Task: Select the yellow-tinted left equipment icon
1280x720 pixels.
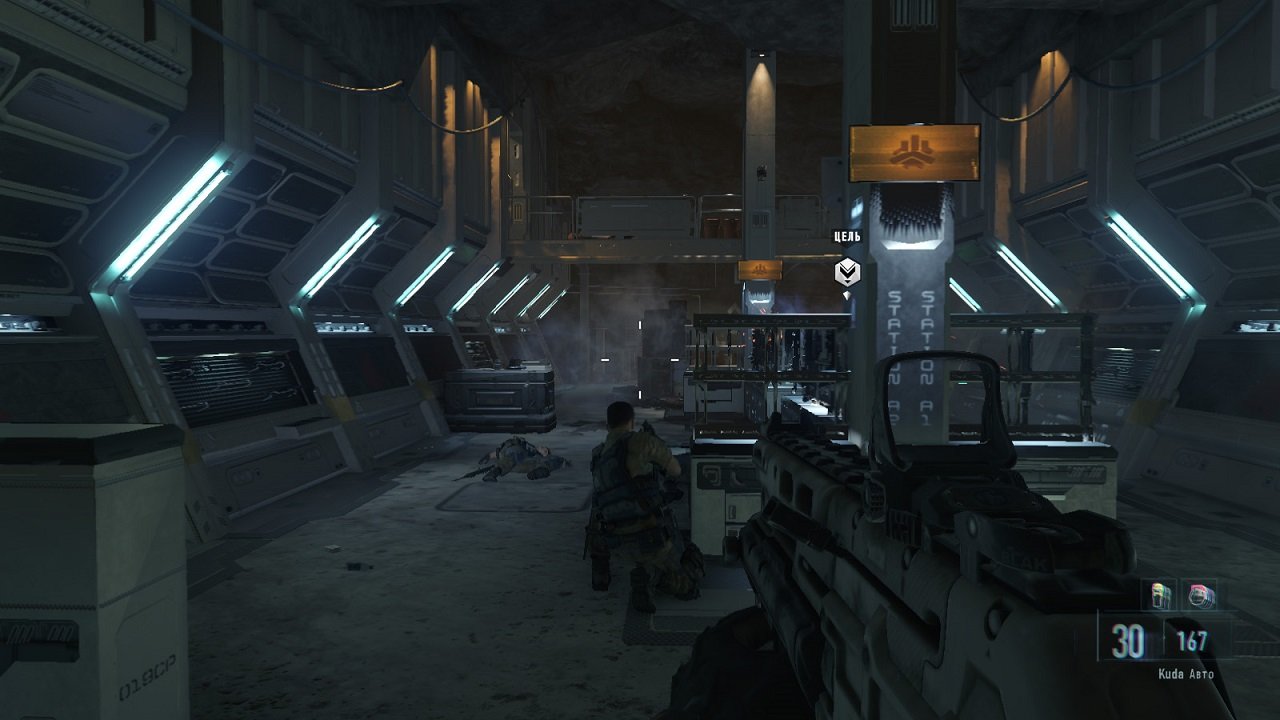Action: [1161, 596]
